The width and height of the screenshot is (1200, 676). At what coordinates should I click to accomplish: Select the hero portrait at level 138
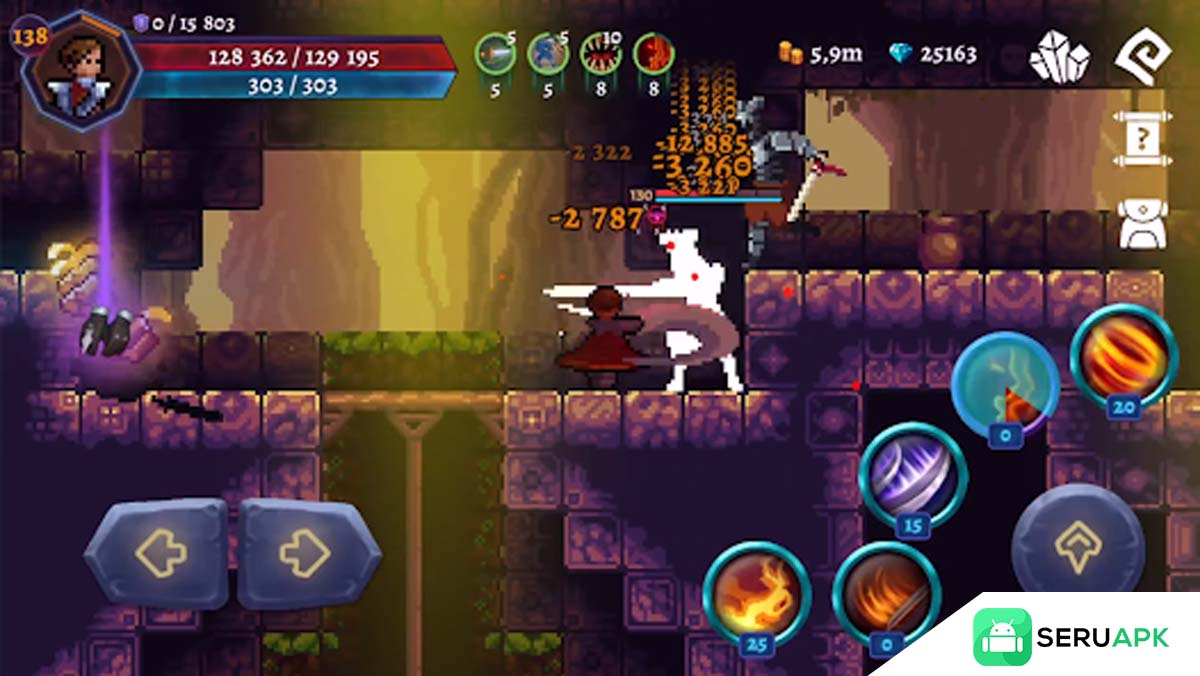[x=82, y=67]
